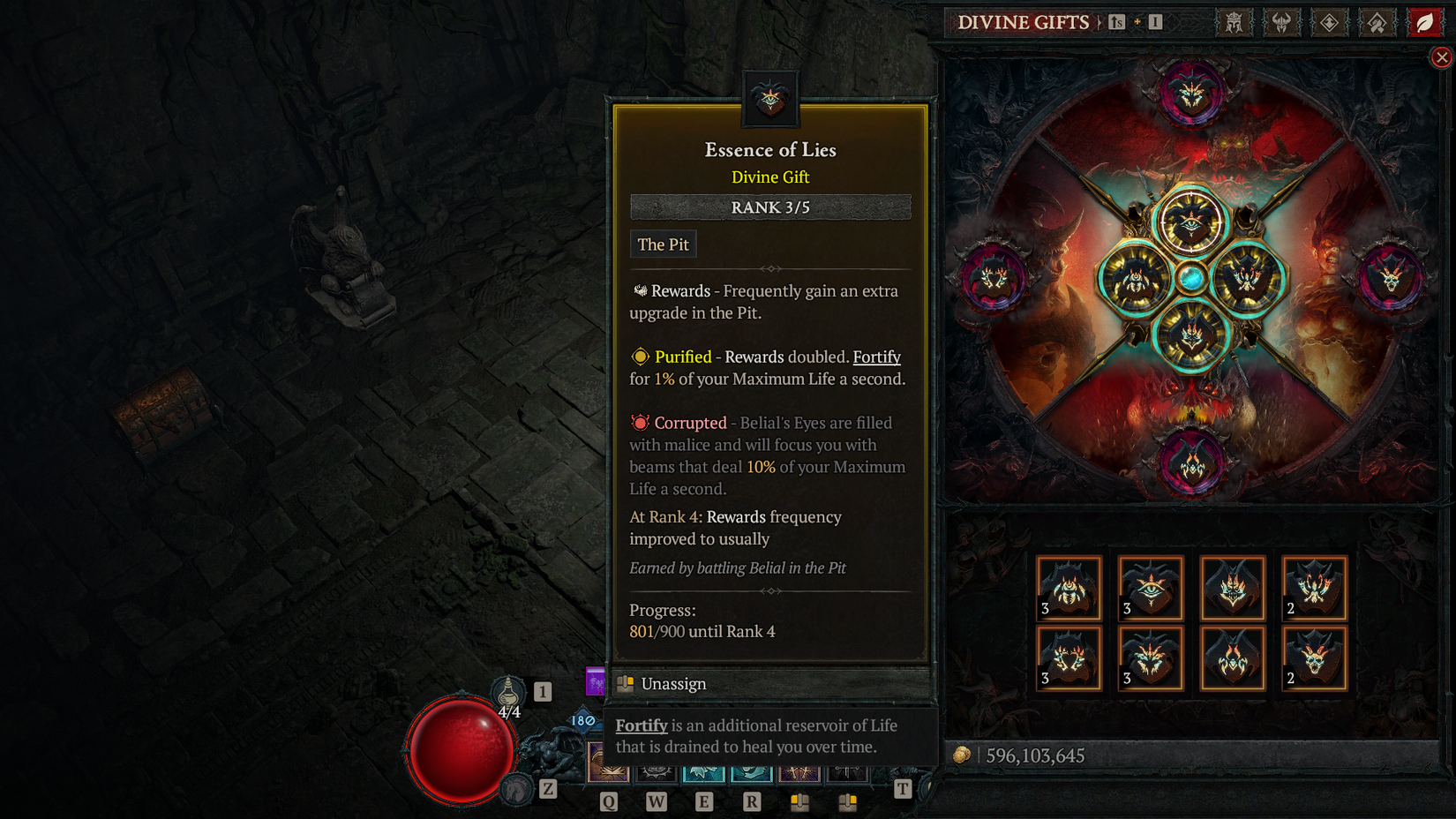The image size is (1456, 819).
Task: Select the horned demon helm icon in the header
Action: pyautogui.click(x=1281, y=23)
